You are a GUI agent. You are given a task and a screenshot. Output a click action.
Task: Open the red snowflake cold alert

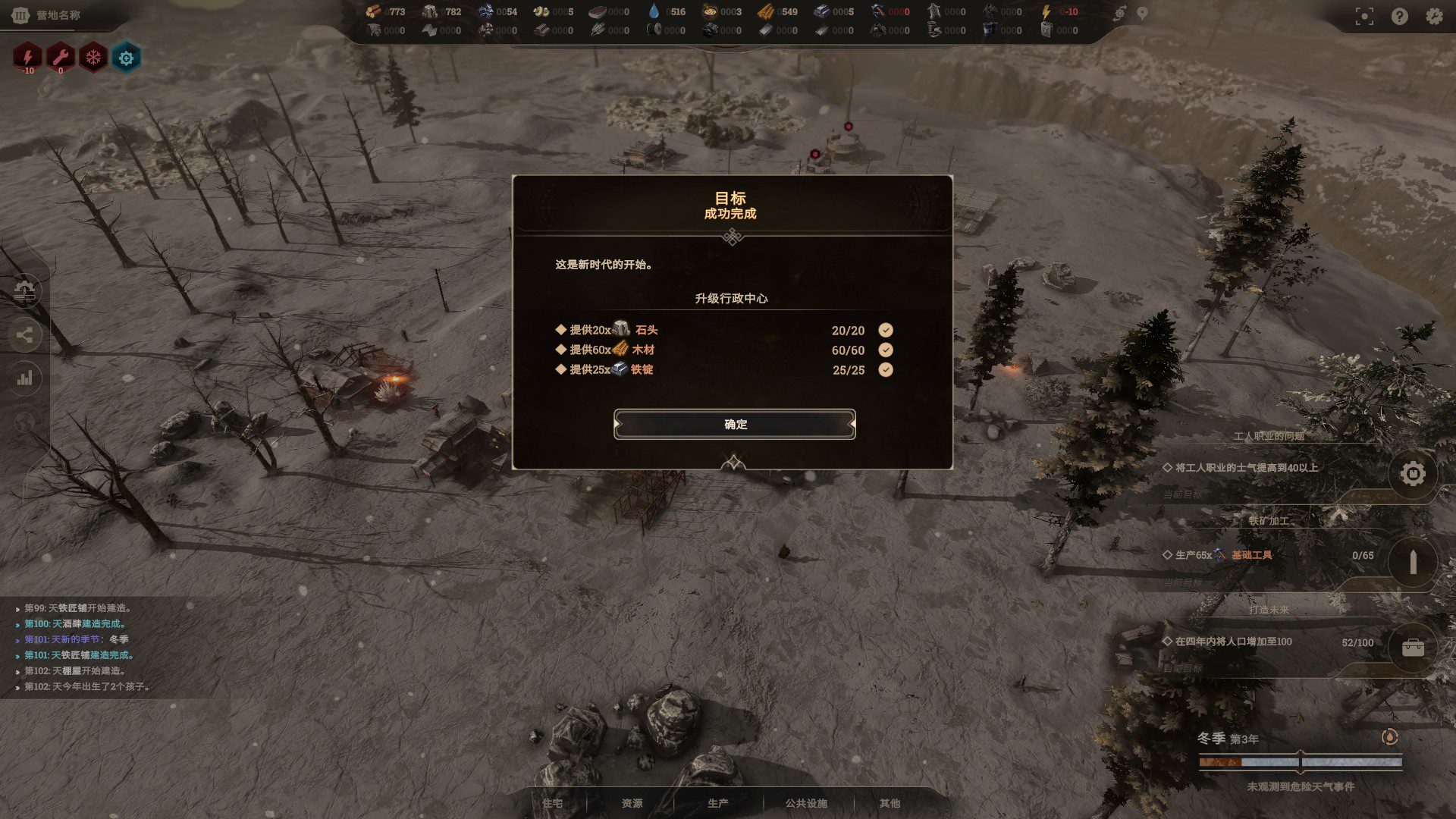click(x=93, y=58)
